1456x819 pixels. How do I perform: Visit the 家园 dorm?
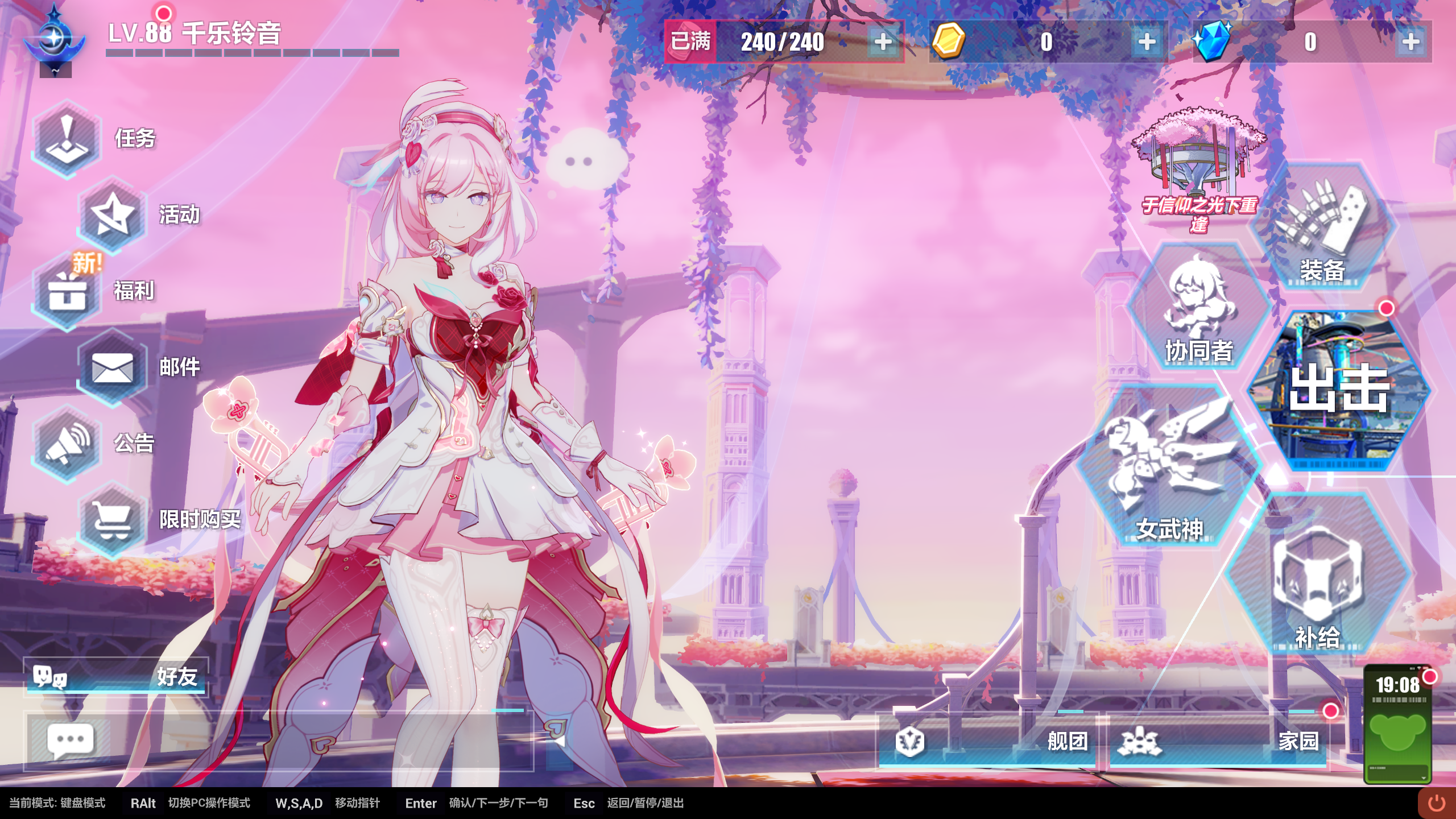[x=1218, y=741]
